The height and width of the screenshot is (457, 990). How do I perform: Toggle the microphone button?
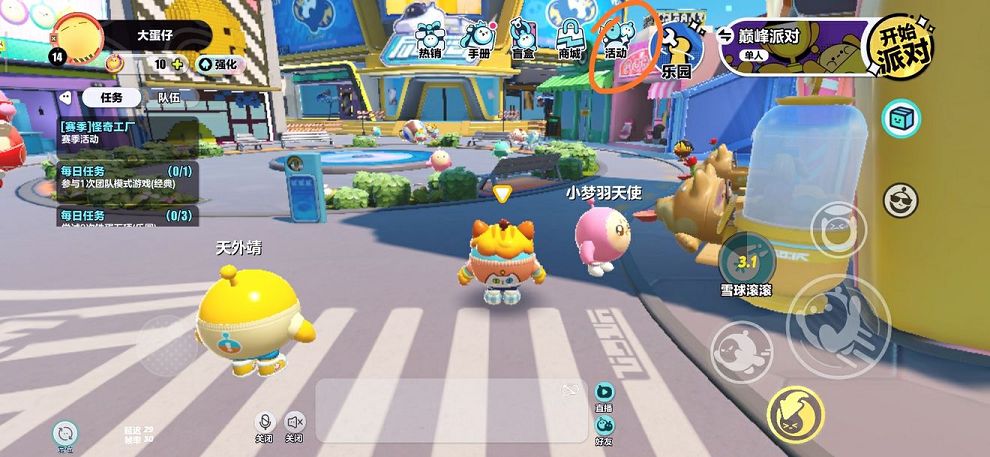click(265, 424)
